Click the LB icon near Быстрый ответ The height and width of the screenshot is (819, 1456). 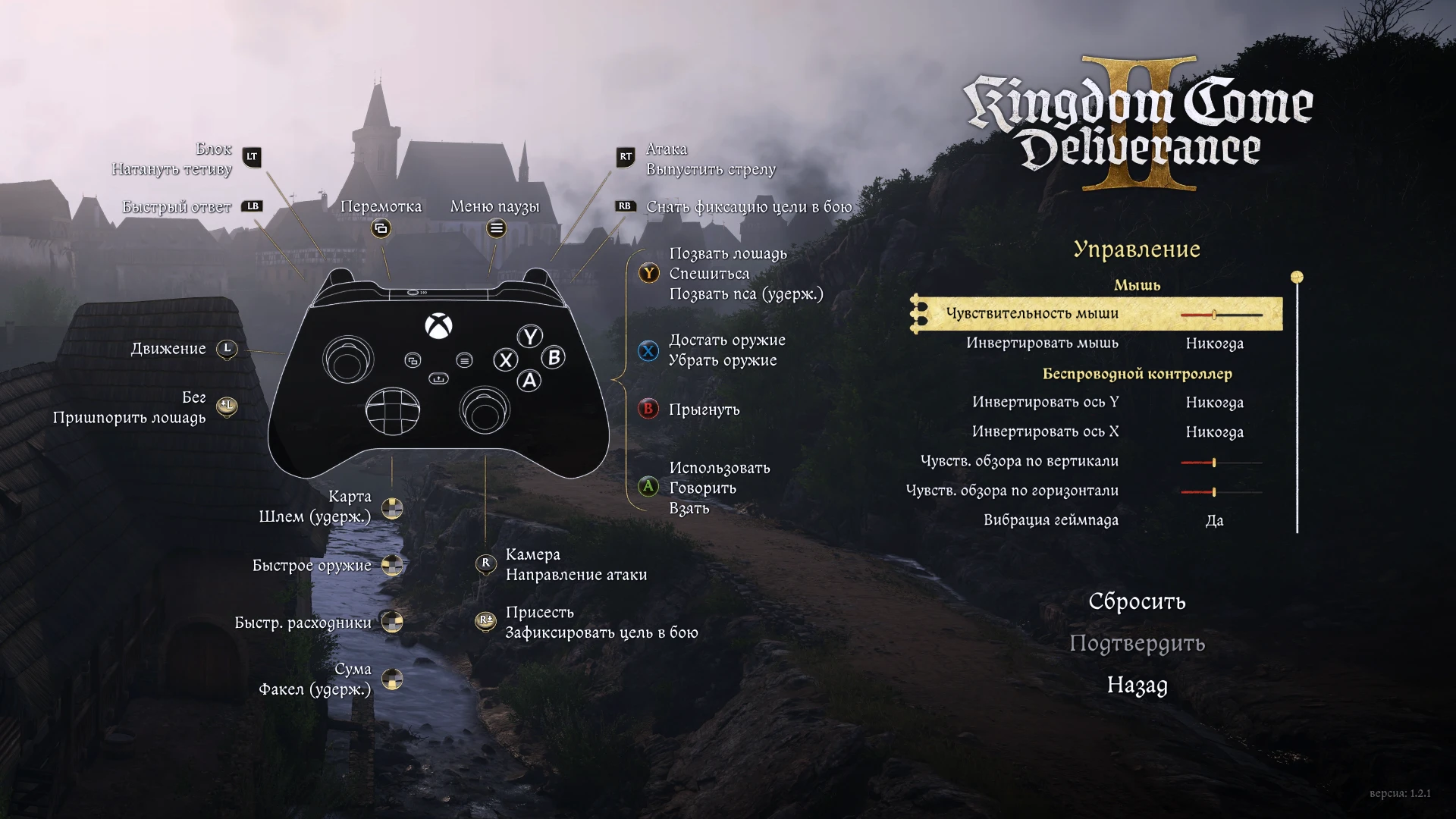(253, 206)
